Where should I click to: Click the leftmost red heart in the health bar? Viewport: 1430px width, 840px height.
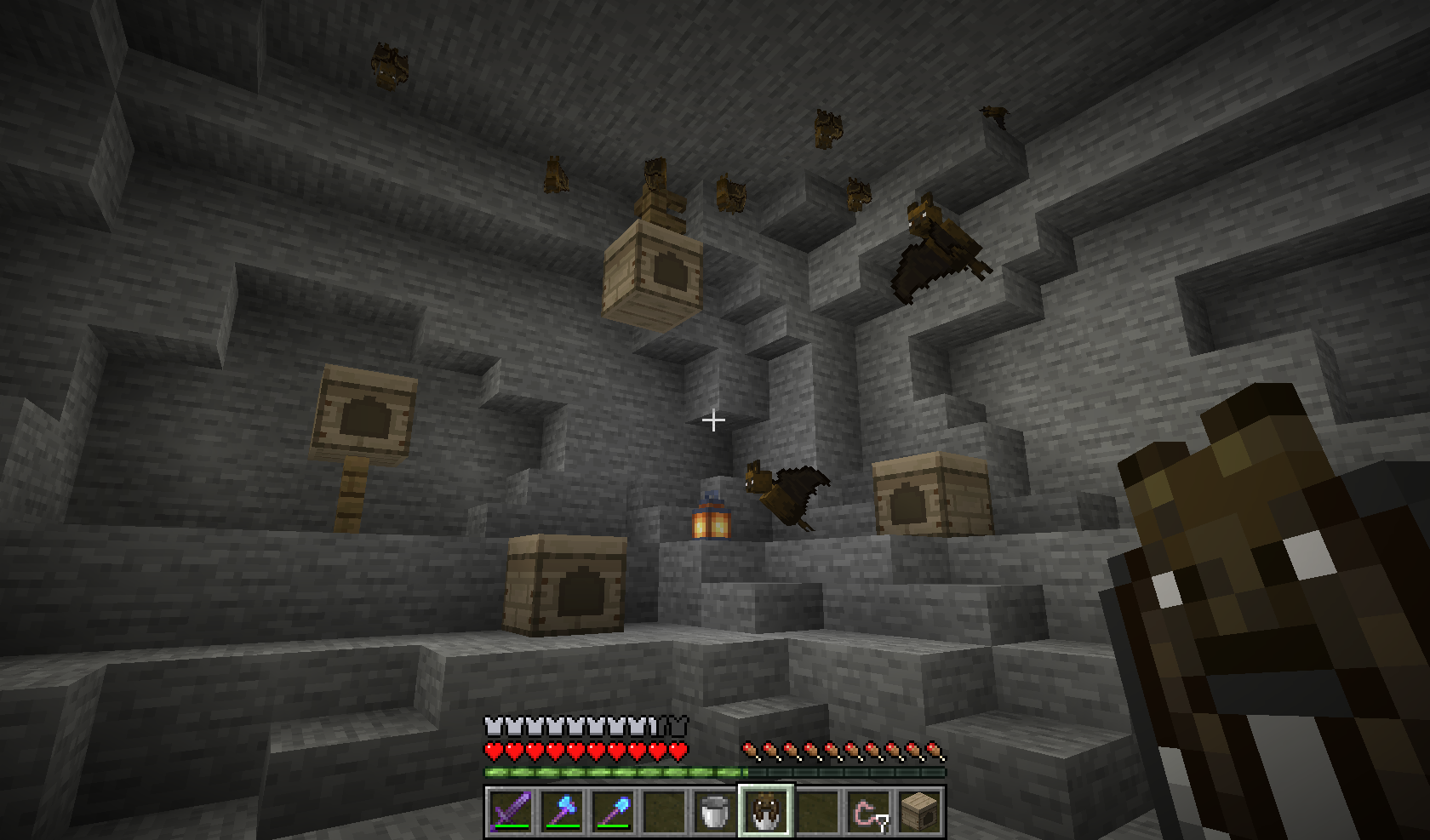pyautogui.click(x=492, y=752)
